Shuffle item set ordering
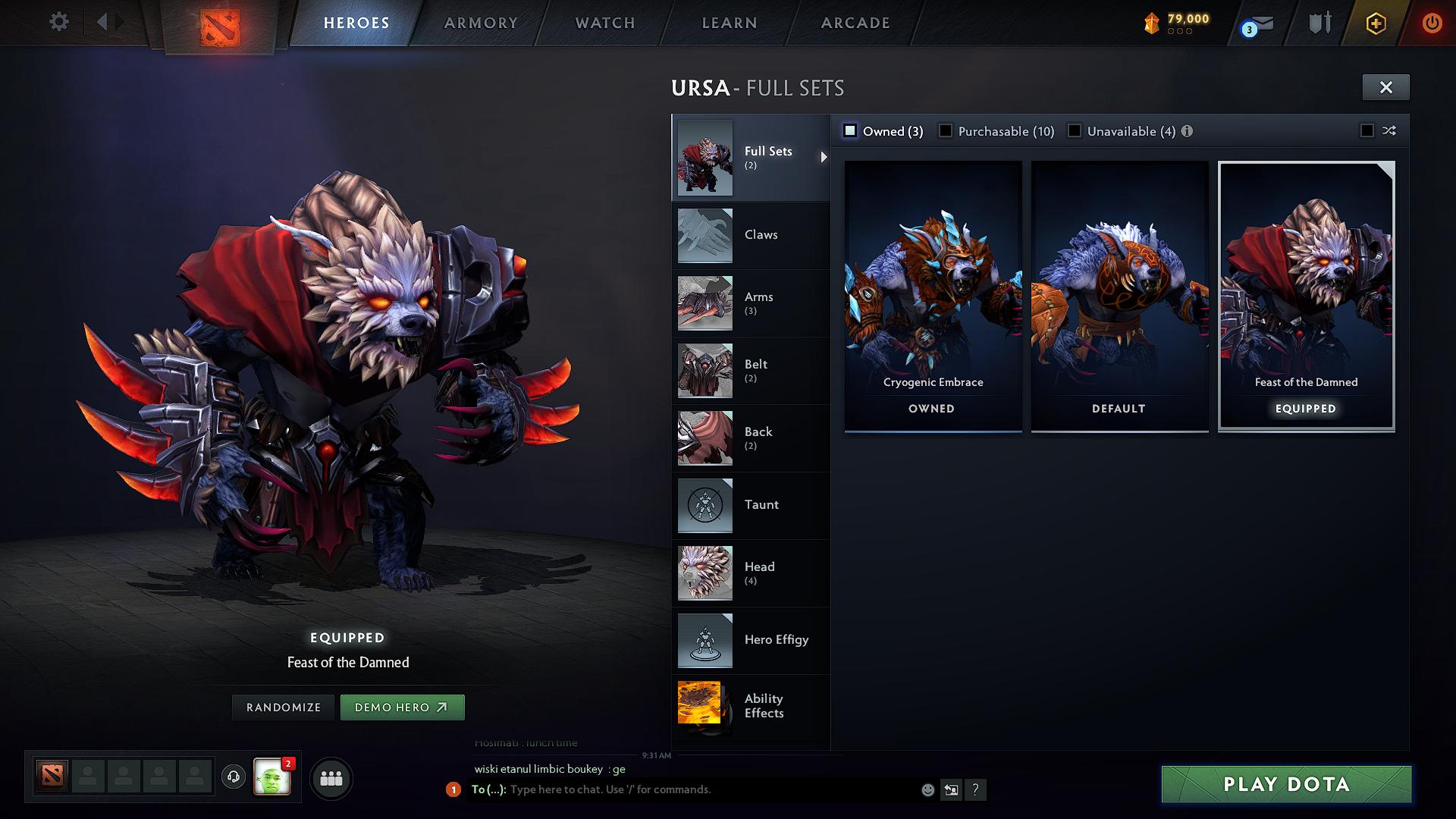 tap(1389, 130)
